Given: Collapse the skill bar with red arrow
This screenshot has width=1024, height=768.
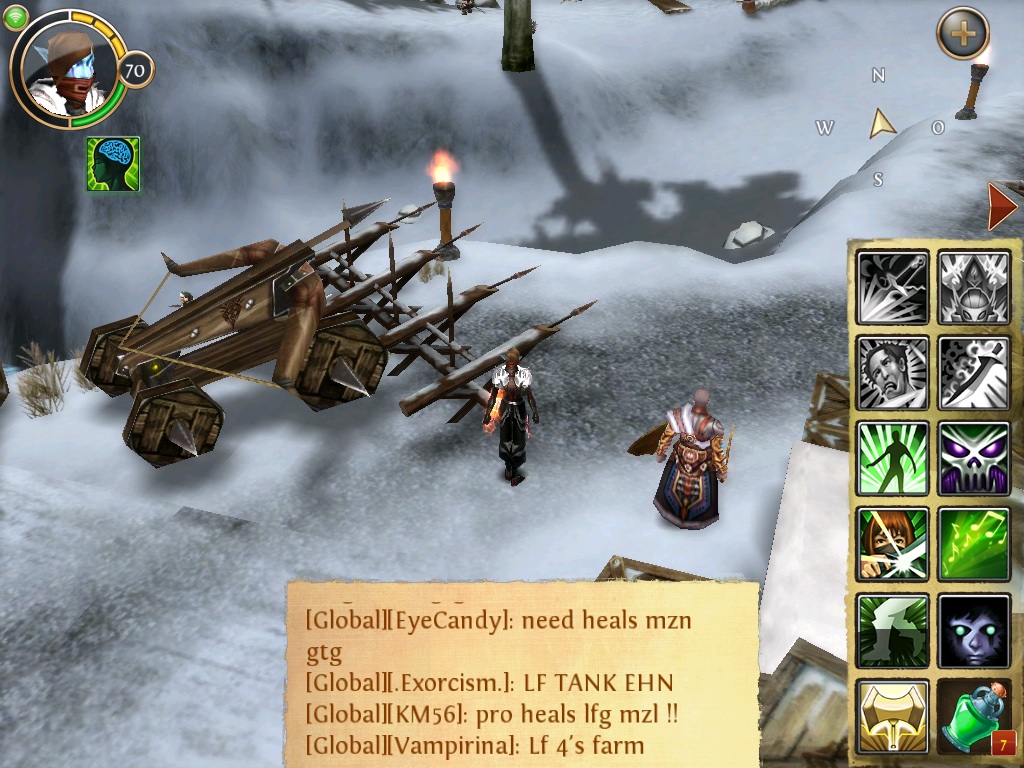Looking at the screenshot, I should point(1001,207).
